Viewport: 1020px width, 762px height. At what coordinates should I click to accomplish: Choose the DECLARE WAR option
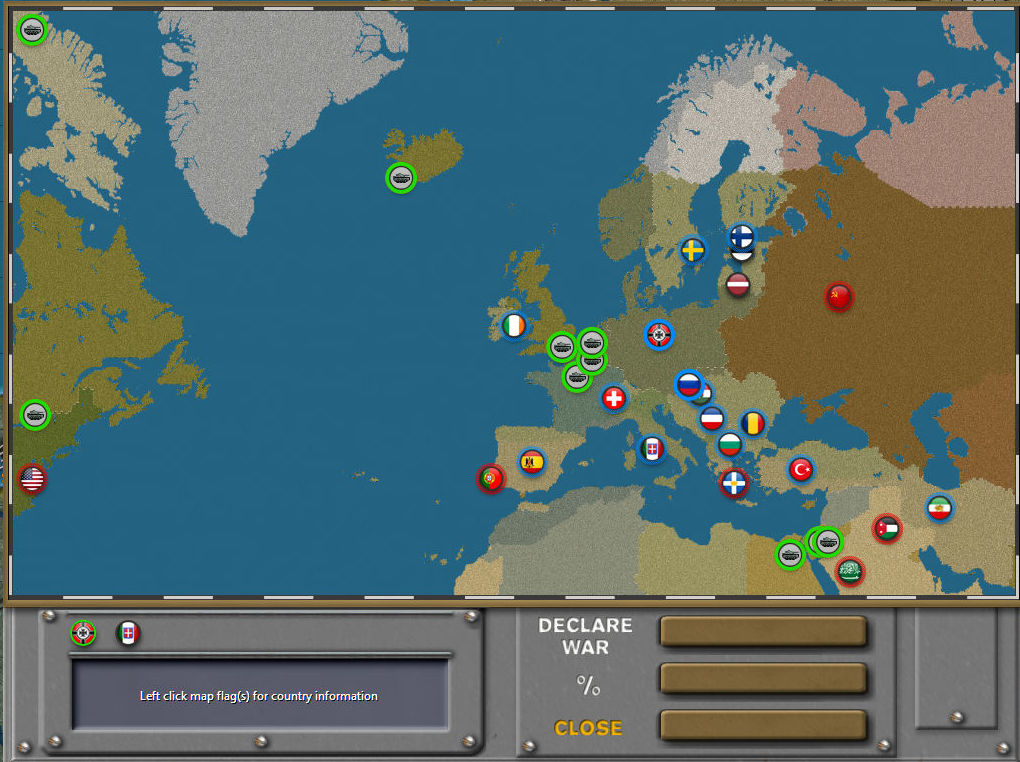point(585,636)
